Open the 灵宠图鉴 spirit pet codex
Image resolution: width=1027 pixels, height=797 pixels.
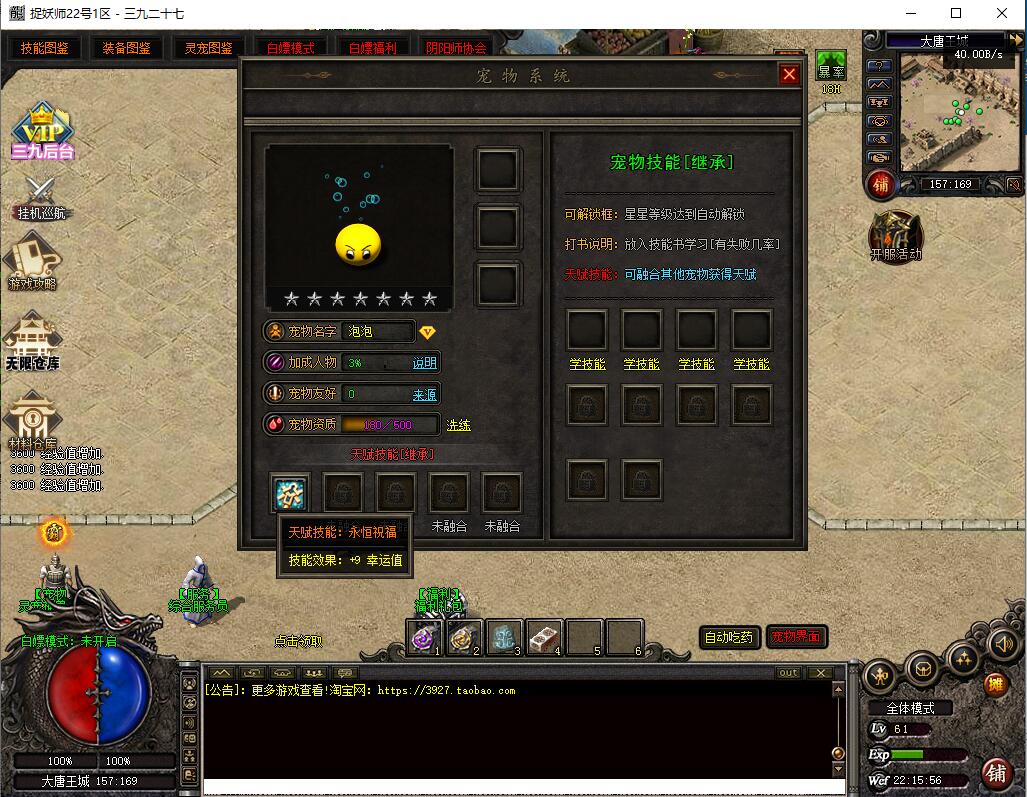(x=208, y=48)
